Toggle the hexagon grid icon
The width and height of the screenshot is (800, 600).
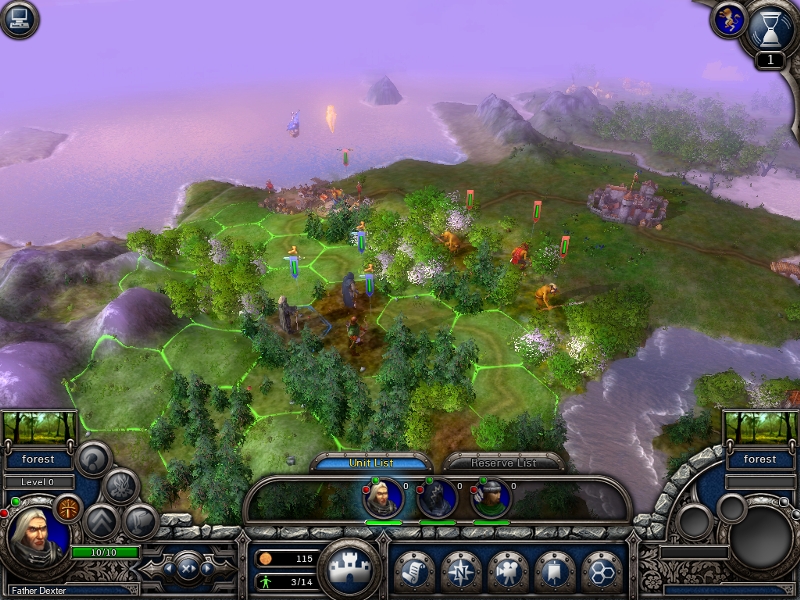tap(601, 570)
